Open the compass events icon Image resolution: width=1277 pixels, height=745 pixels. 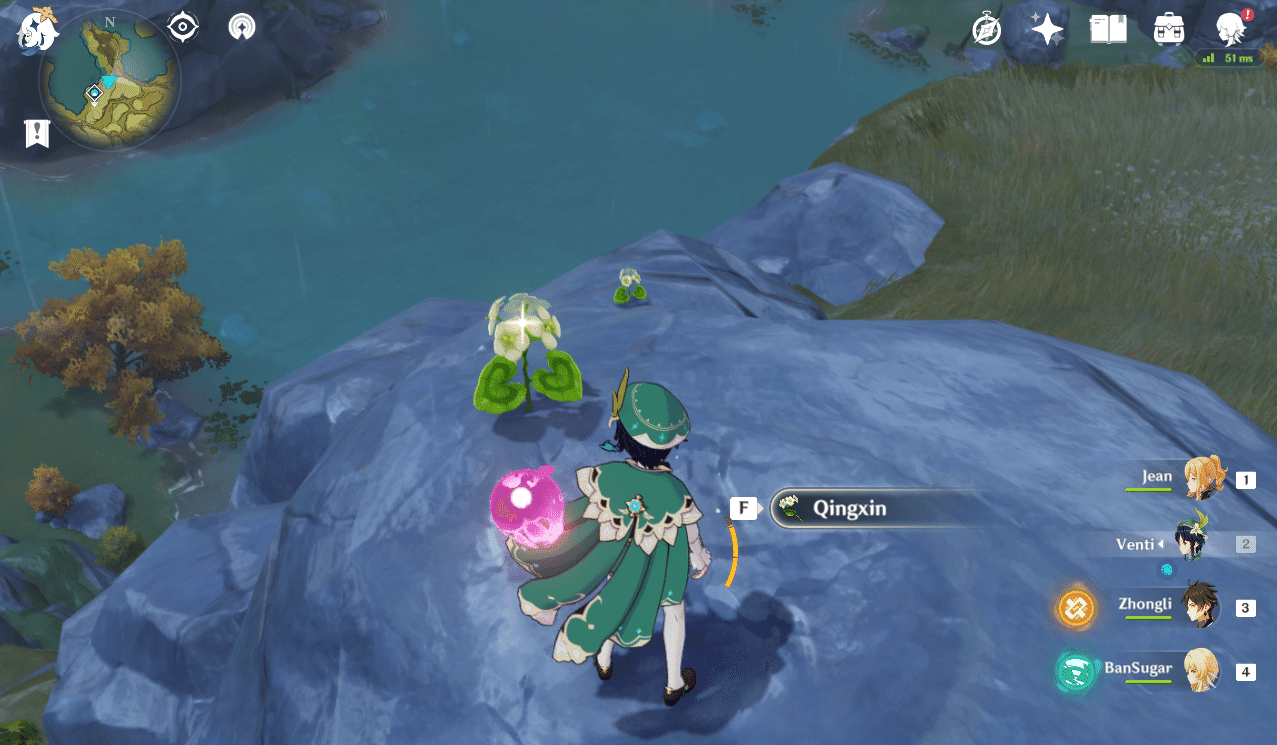(987, 30)
